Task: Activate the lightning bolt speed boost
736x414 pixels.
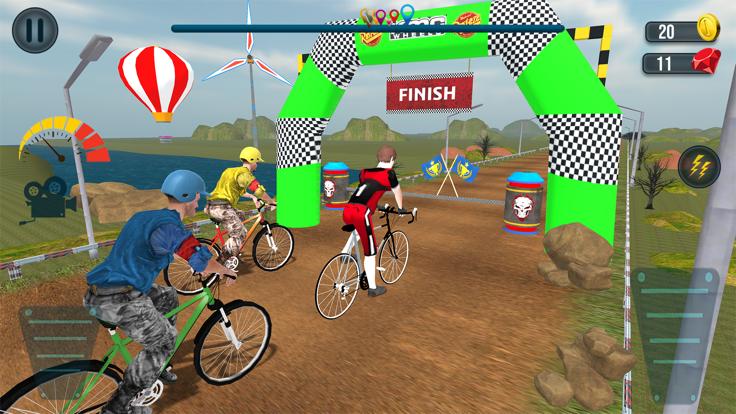Action: click(699, 167)
